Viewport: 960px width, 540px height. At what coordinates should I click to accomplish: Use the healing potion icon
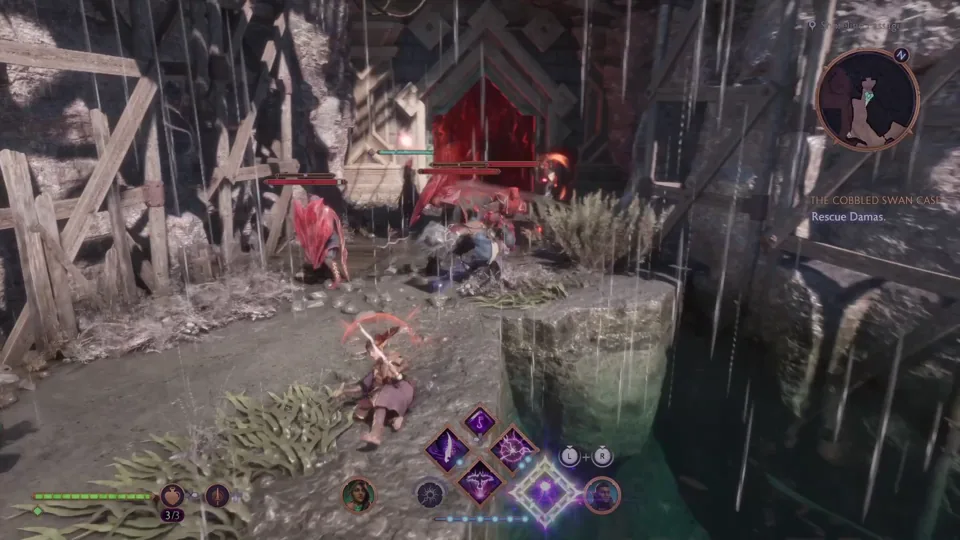pyautogui.click(x=173, y=495)
